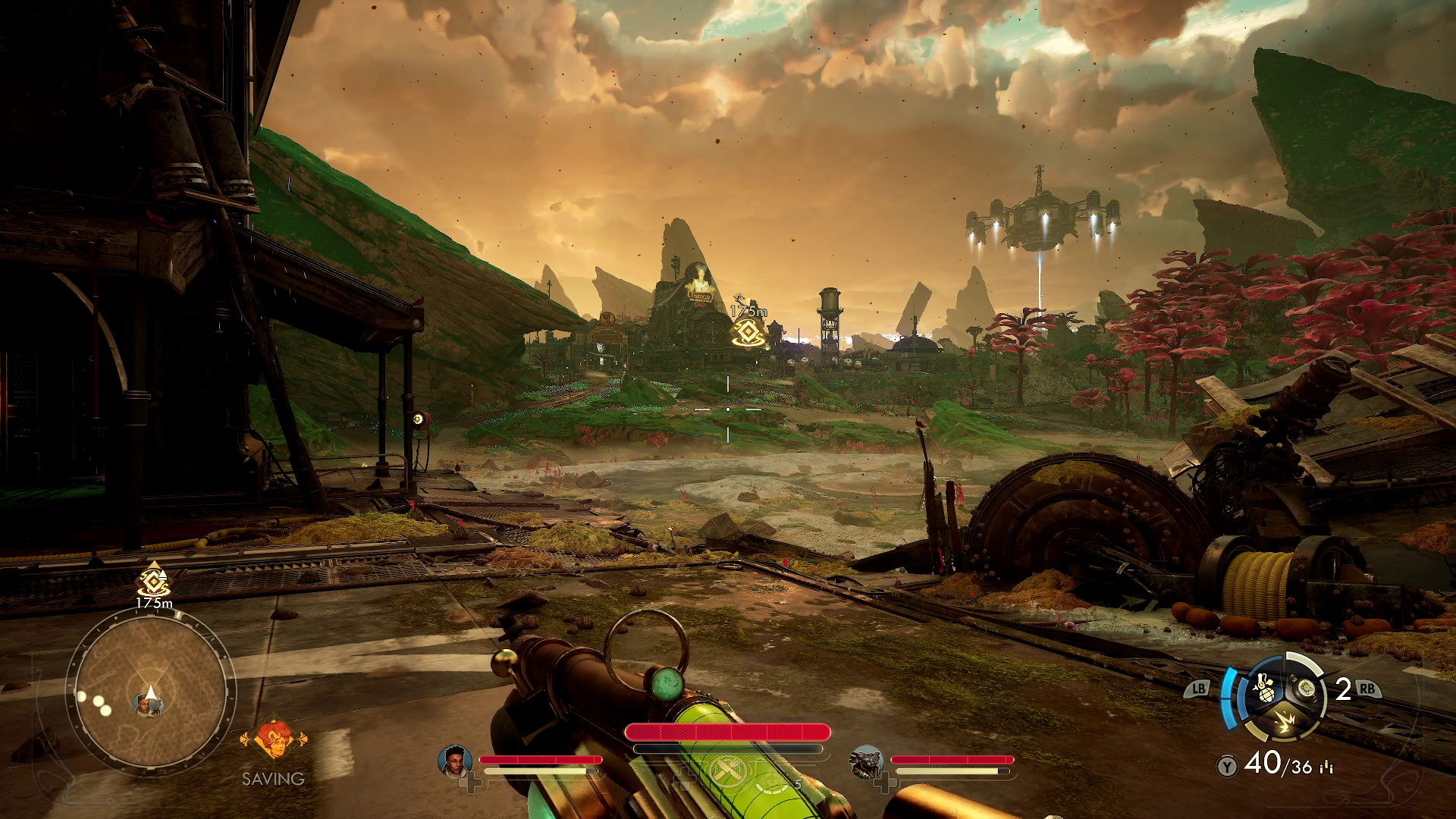Image resolution: width=1456 pixels, height=819 pixels.
Task: Click the bullet ammo icon beside 36
Action: [1326, 767]
